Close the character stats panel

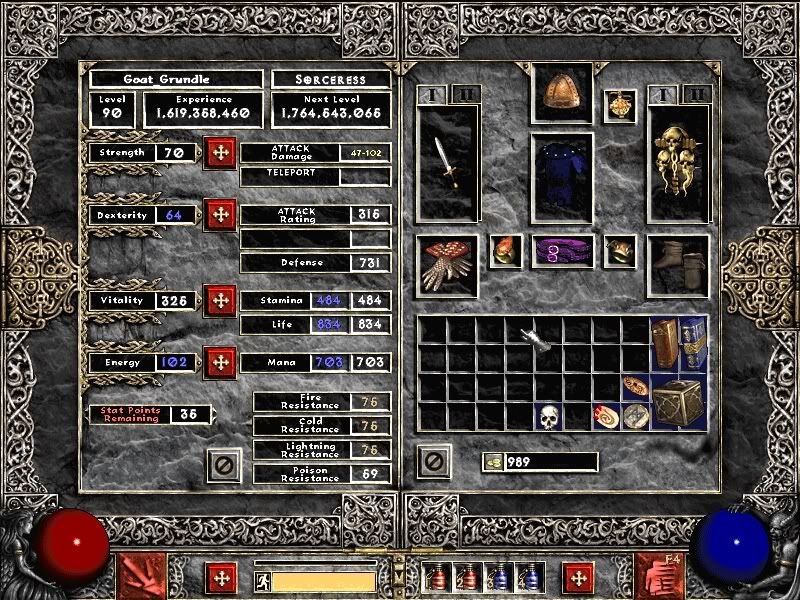click(224, 464)
